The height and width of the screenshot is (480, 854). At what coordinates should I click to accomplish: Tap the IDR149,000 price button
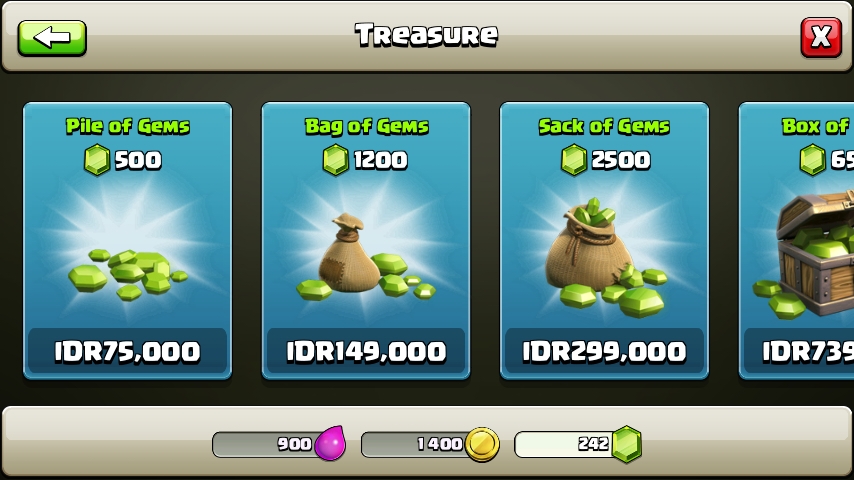pyautogui.click(x=366, y=352)
